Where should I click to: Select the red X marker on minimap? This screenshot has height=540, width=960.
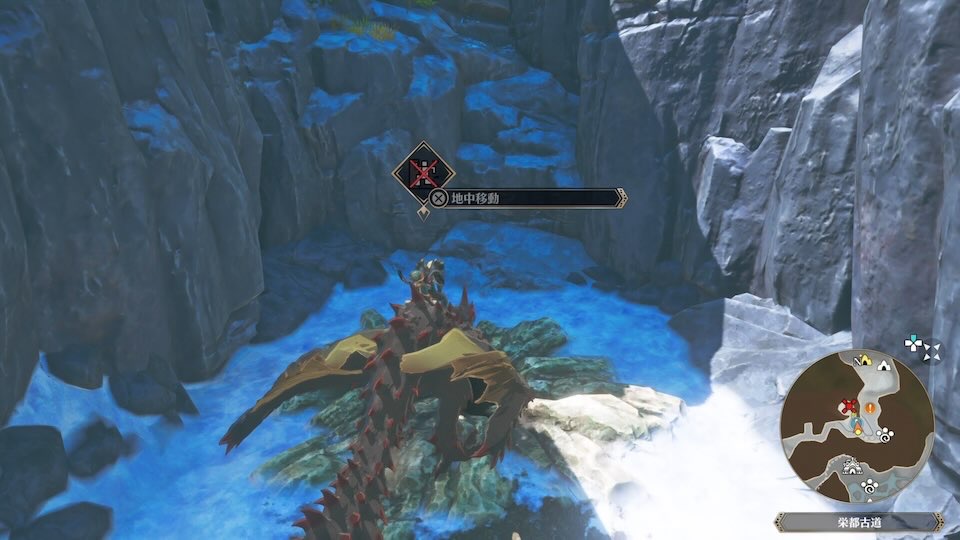point(851,406)
